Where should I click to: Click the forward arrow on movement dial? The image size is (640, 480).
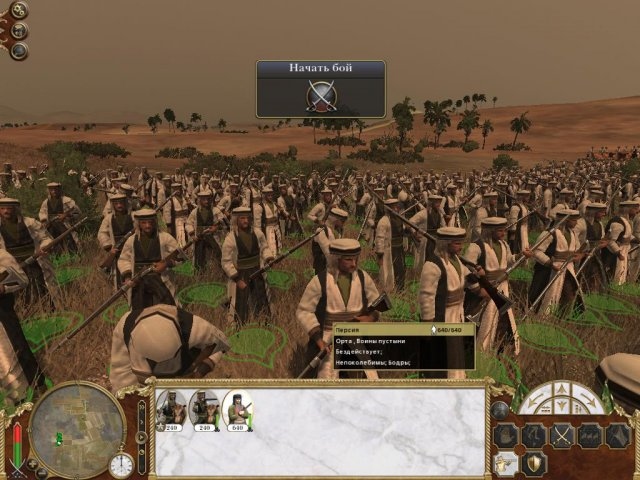[561, 390]
